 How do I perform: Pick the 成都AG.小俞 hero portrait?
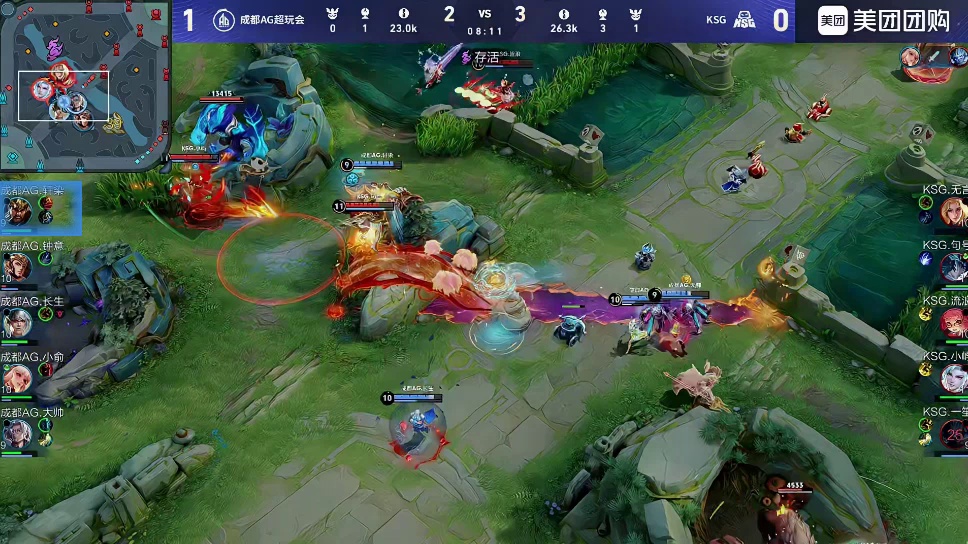tap(17, 378)
